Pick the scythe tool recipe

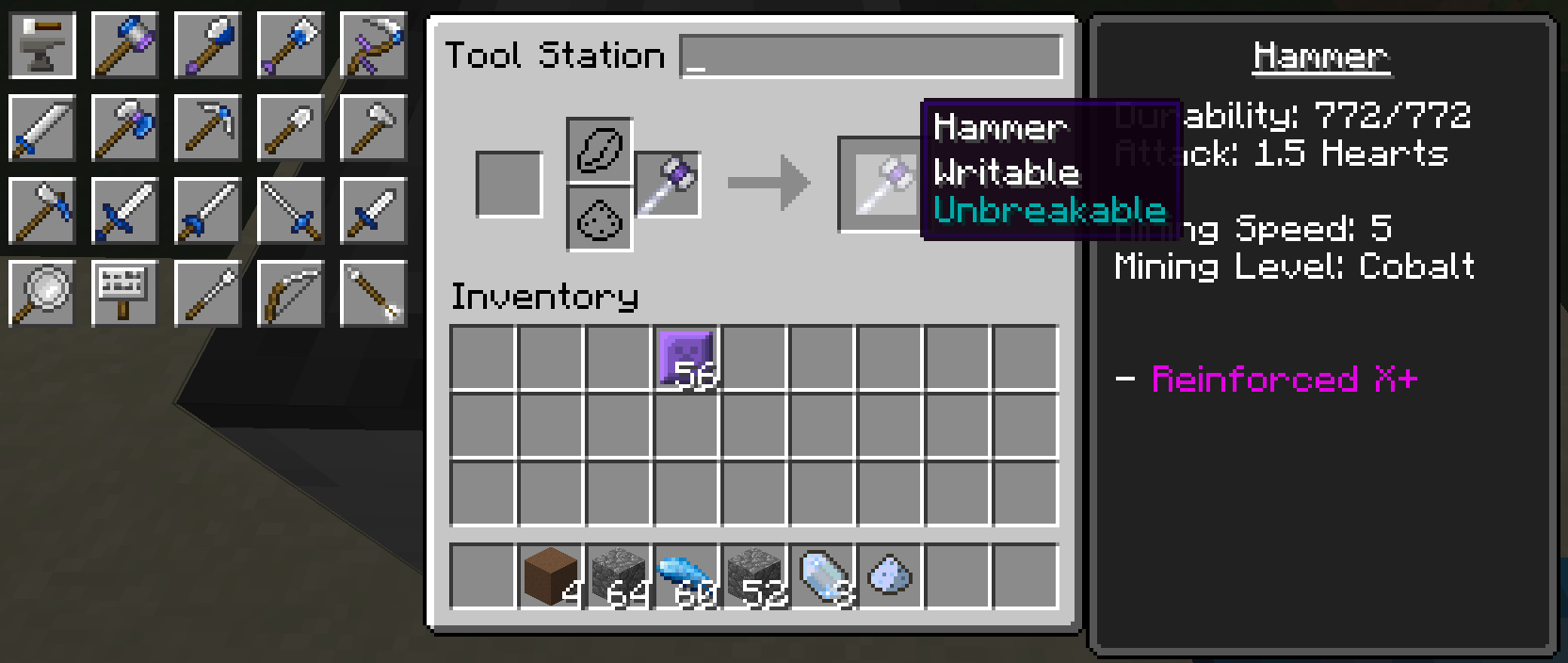[x=373, y=45]
